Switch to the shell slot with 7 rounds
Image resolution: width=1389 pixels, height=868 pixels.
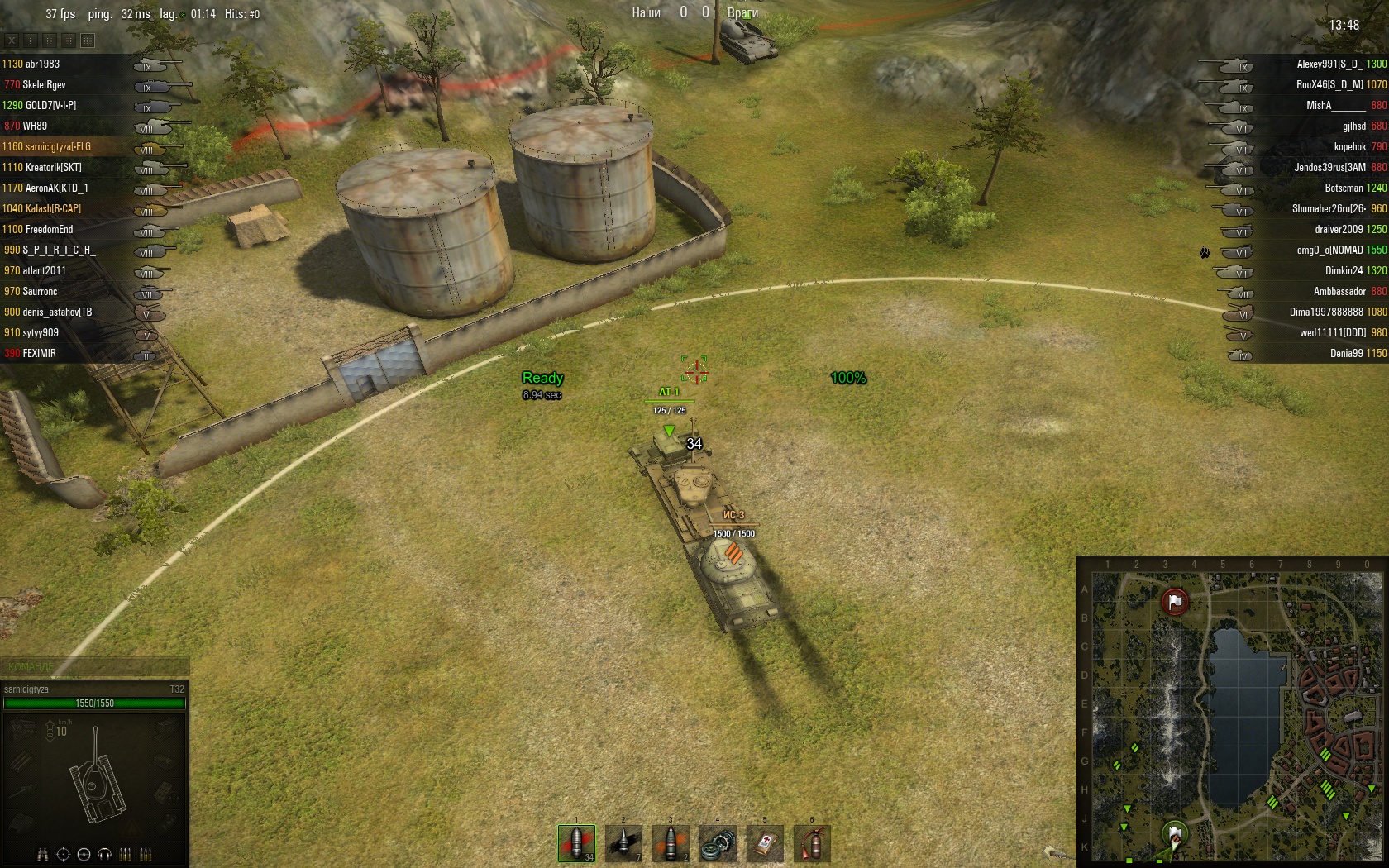tap(623, 843)
